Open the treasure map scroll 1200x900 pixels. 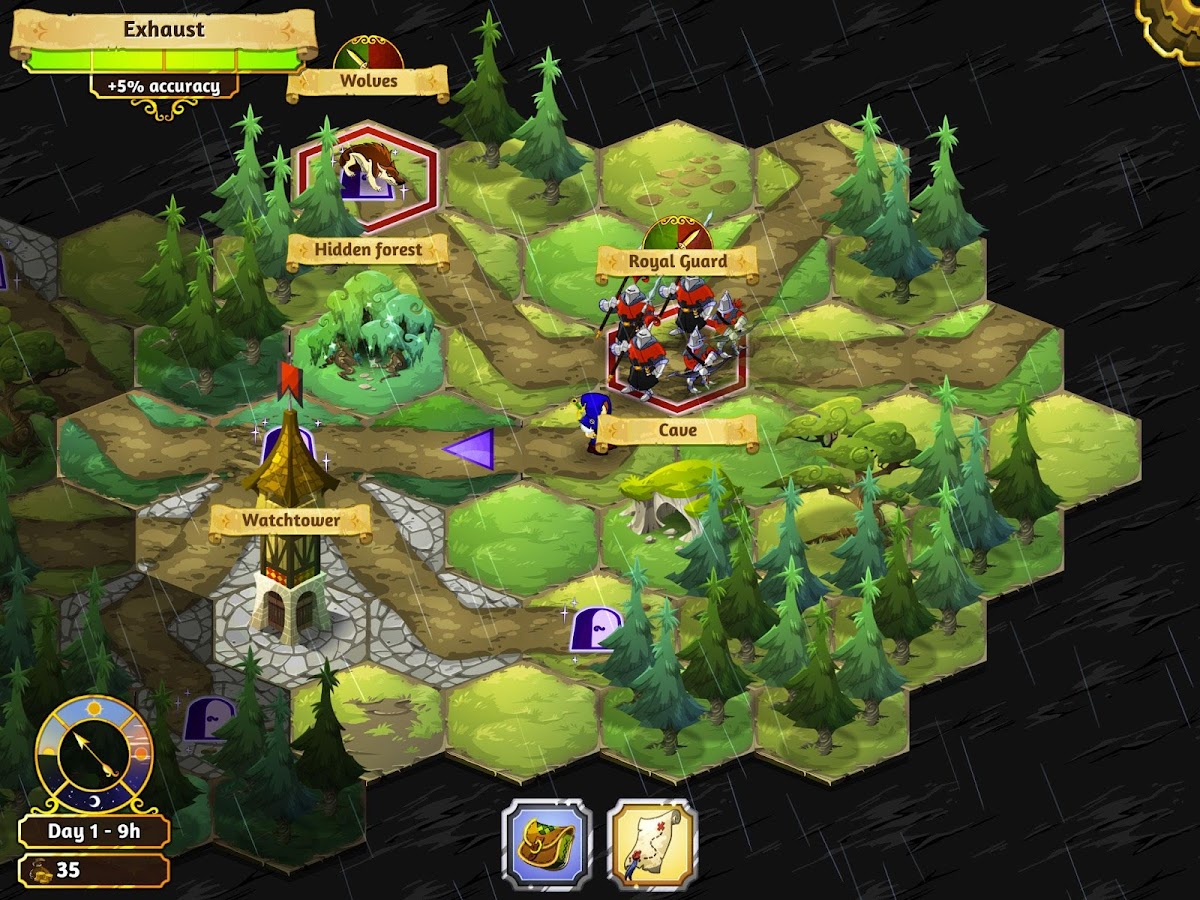[652, 844]
